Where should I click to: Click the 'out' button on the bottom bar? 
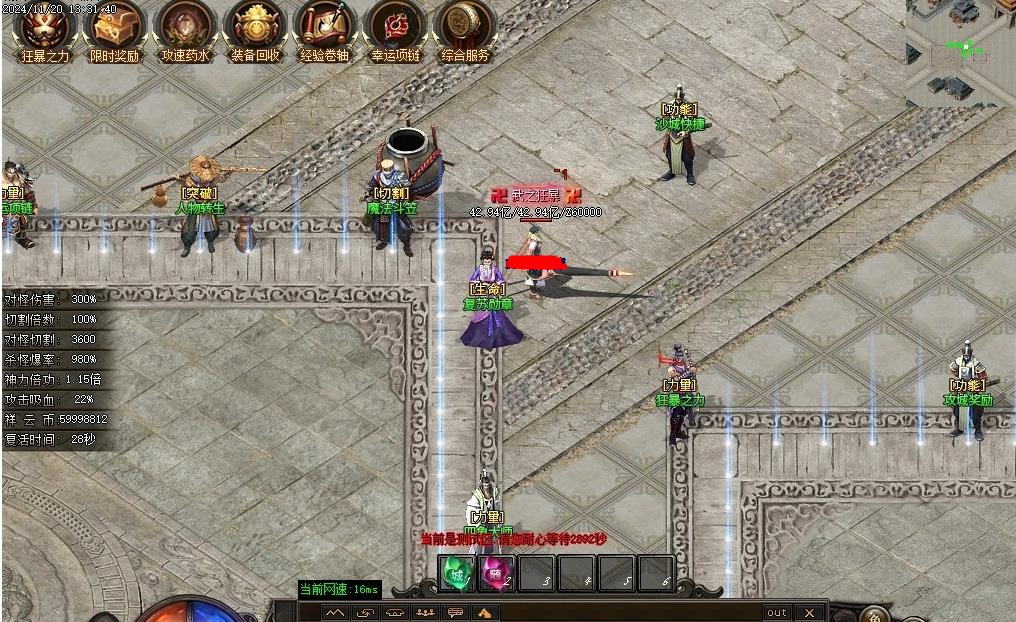(777, 612)
